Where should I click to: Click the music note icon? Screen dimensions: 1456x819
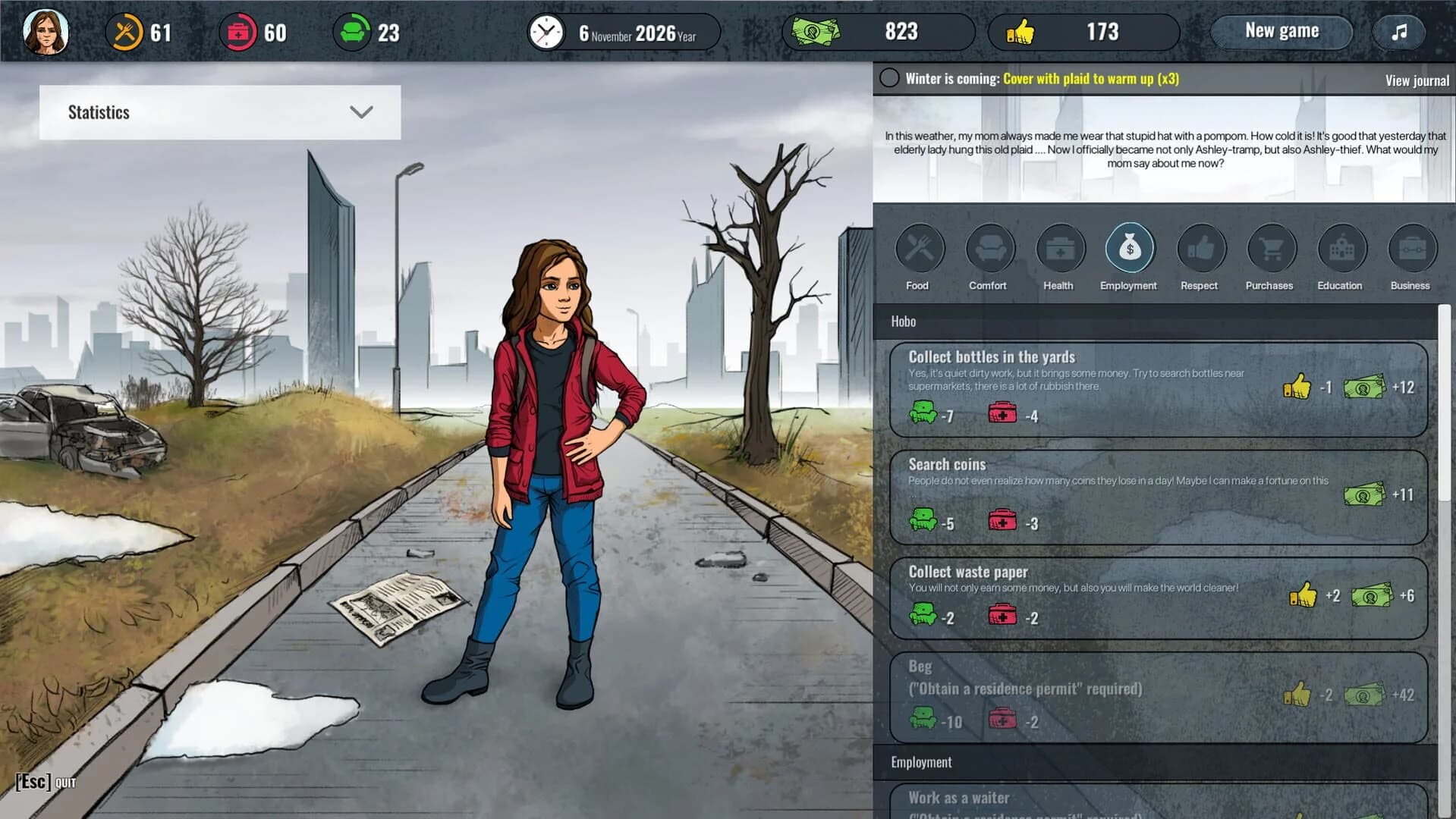point(1398,32)
